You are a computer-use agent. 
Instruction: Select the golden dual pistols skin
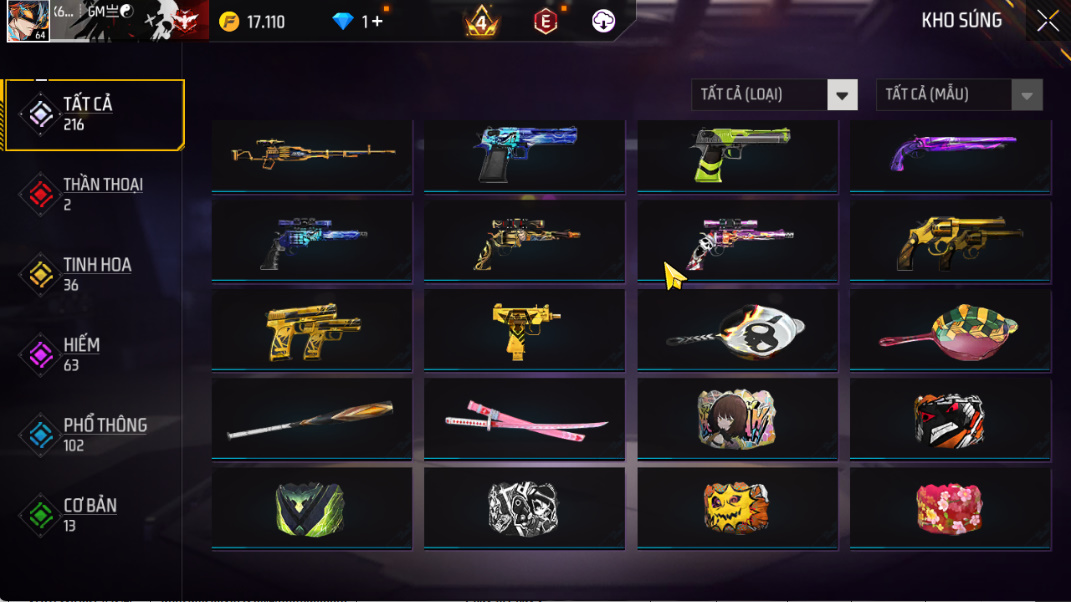click(x=312, y=331)
